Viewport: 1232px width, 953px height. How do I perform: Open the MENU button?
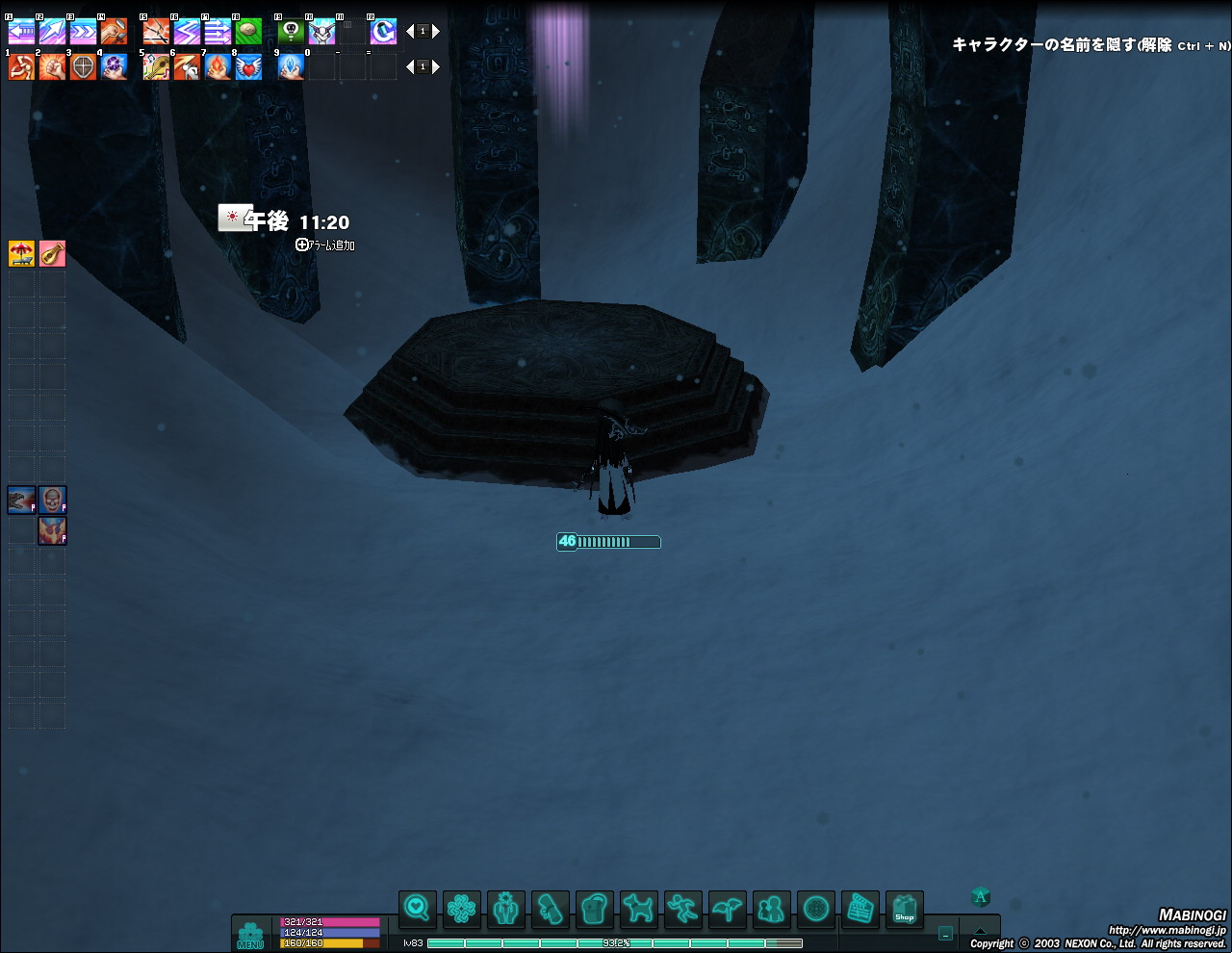point(250,935)
